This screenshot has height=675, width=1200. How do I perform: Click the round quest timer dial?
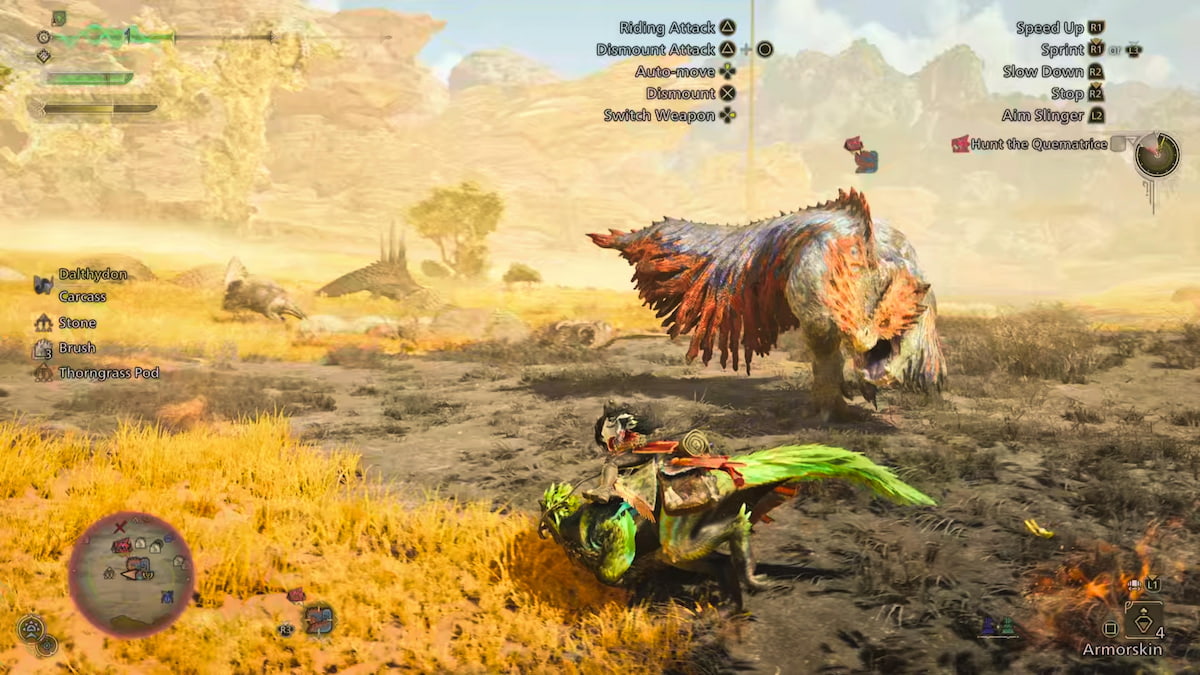pos(1157,155)
